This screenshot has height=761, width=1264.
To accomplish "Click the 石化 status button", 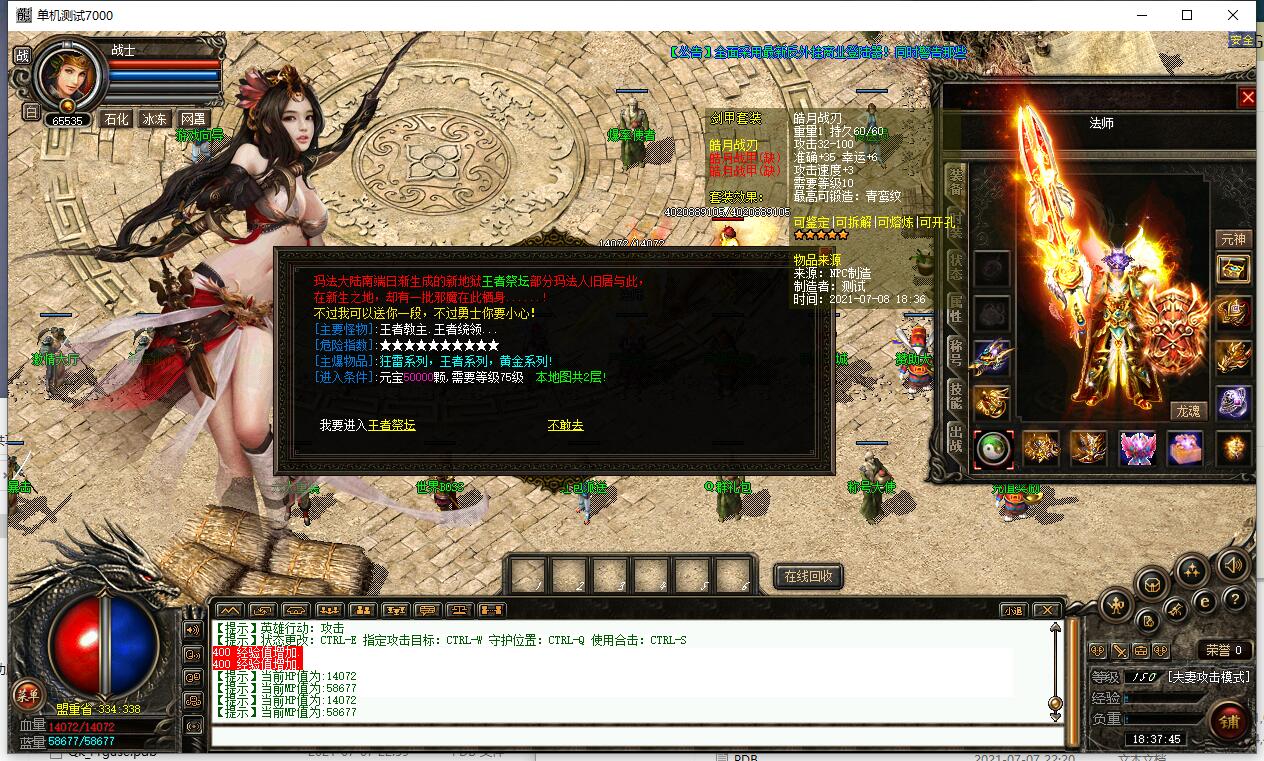I will coord(116,119).
